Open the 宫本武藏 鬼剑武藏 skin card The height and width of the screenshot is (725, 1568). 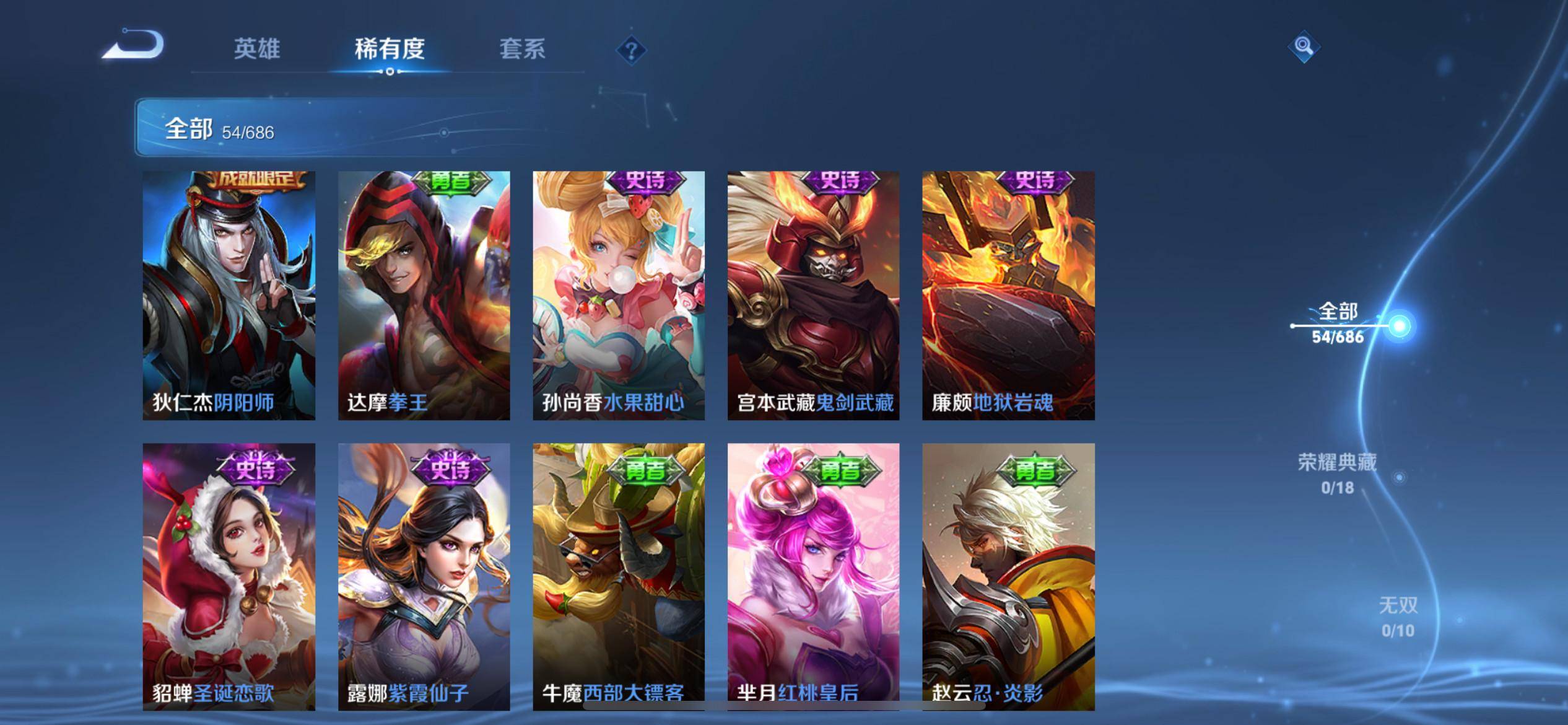coord(813,296)
